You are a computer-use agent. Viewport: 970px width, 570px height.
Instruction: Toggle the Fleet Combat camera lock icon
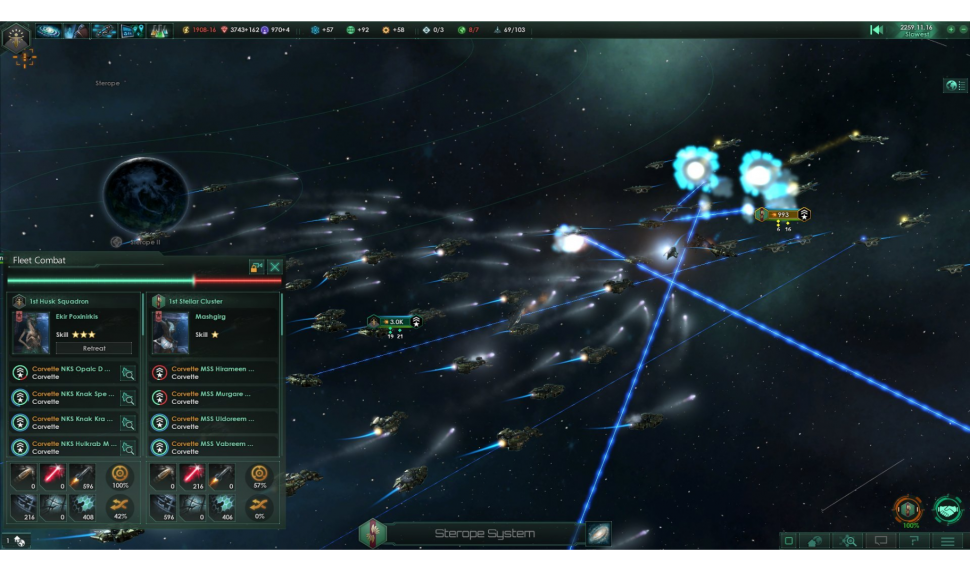click(x=257, y=267)
